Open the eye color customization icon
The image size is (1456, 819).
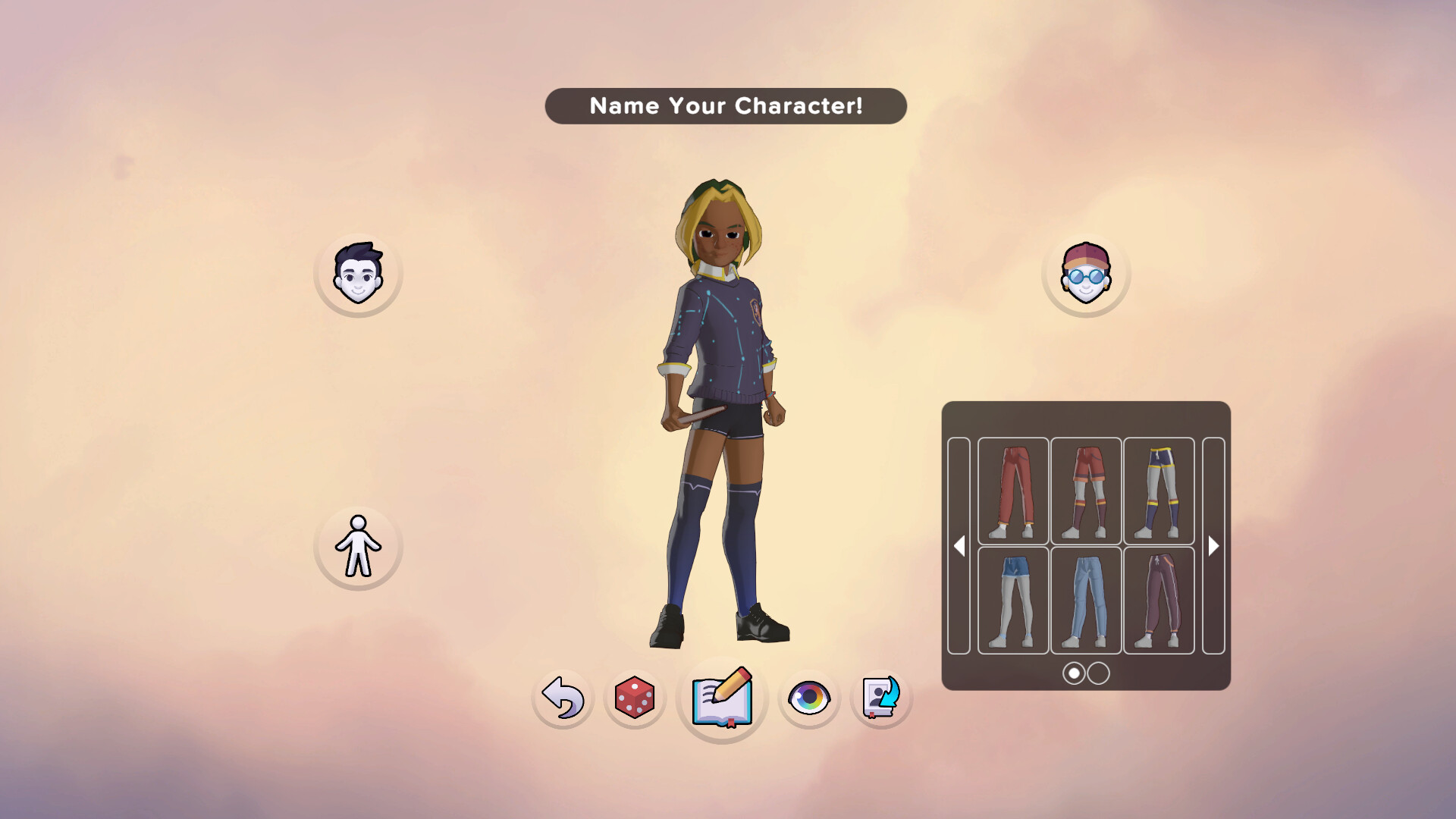point(808,698)
